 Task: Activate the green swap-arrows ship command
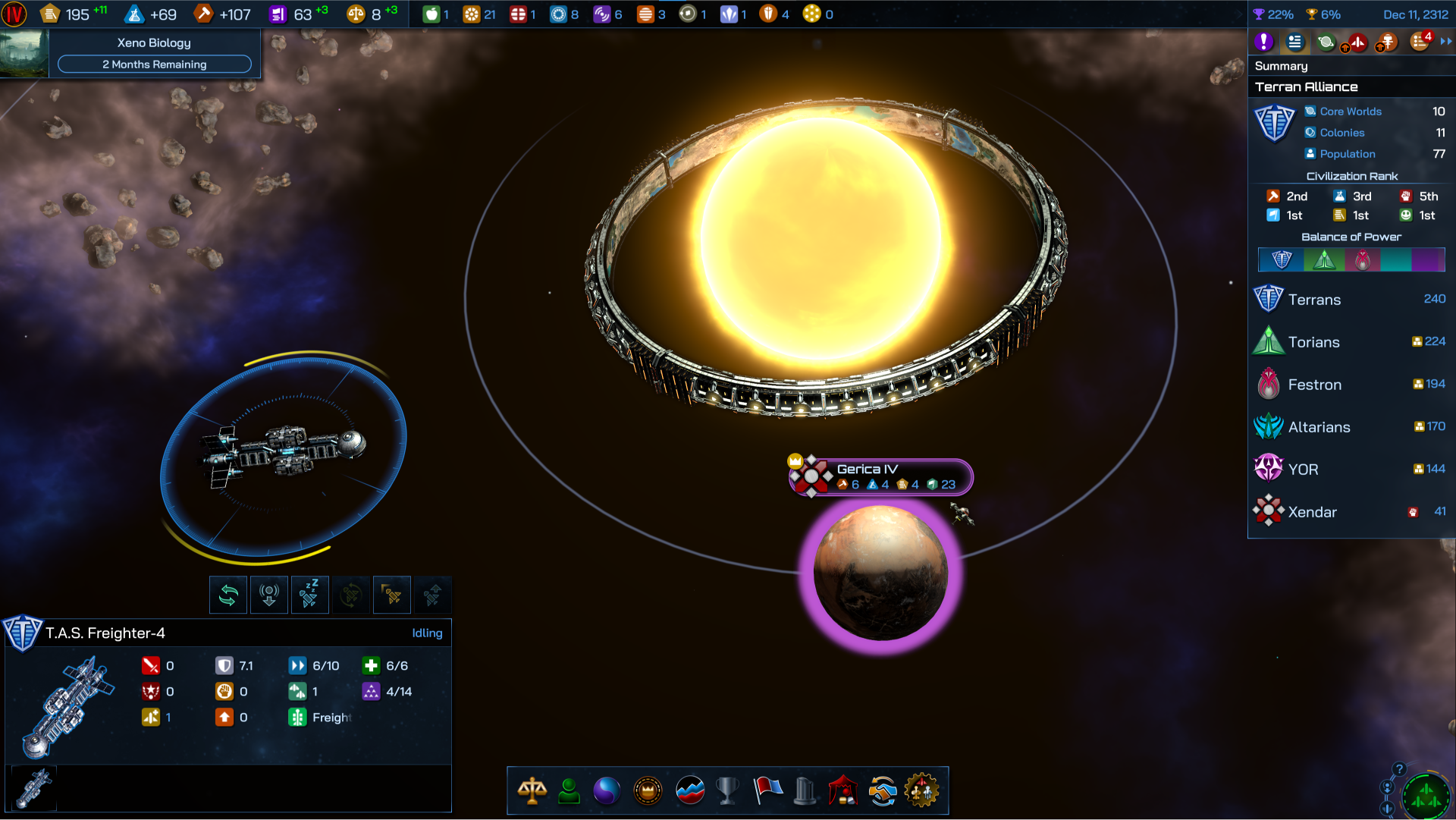point(228,595)
